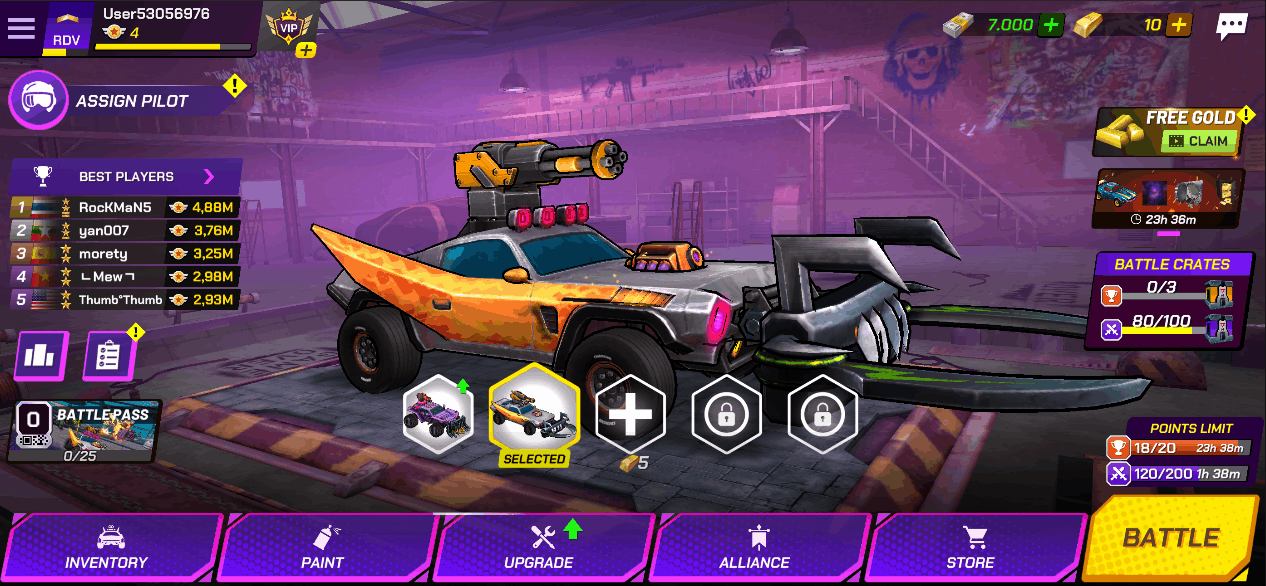Open the clipboard missions icon

[x=108, y=356]
